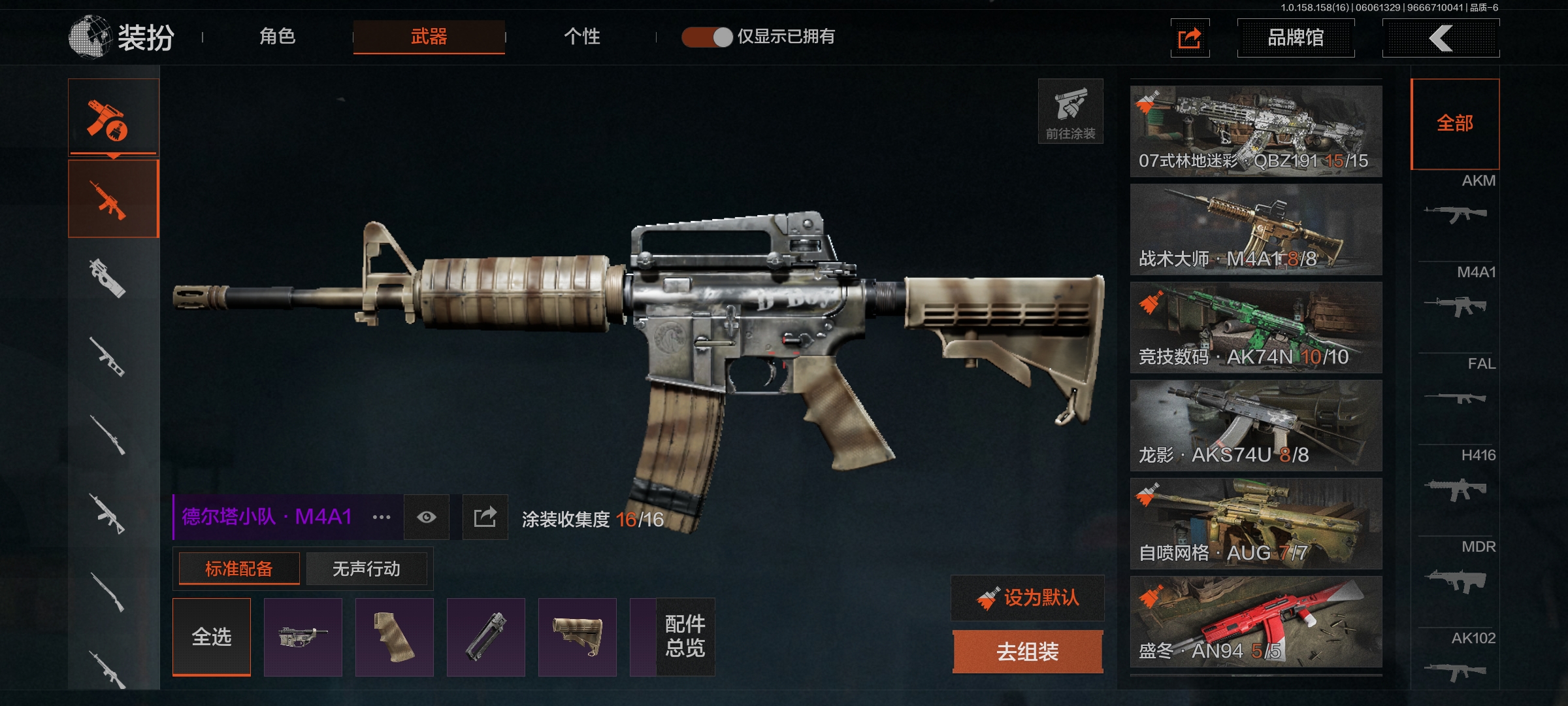Go back with the arrow button
The width and height of the screenshot is (1568, 706).
coord(1441,38)
